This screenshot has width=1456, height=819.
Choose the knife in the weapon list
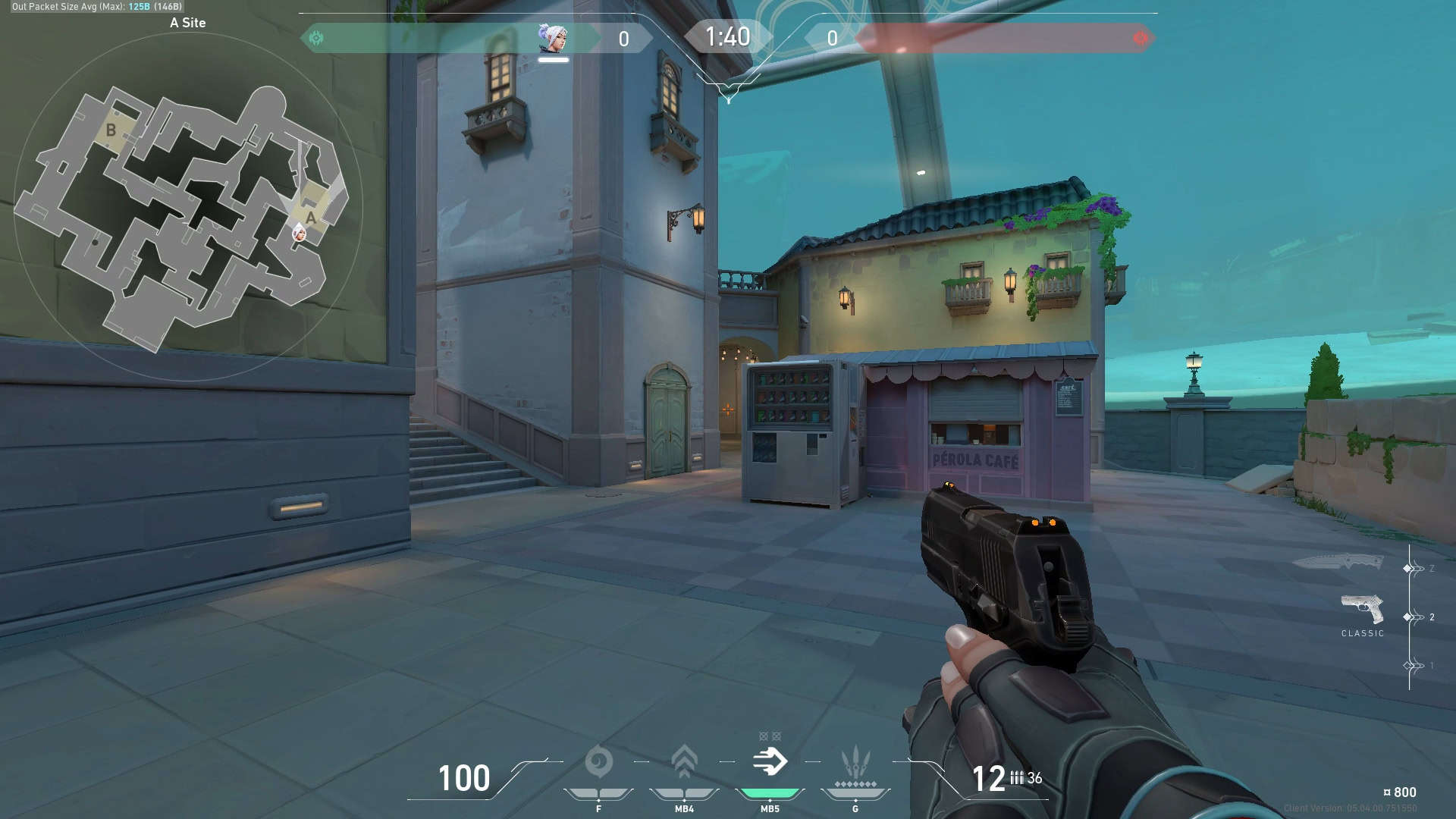(x=1338, y=563)
